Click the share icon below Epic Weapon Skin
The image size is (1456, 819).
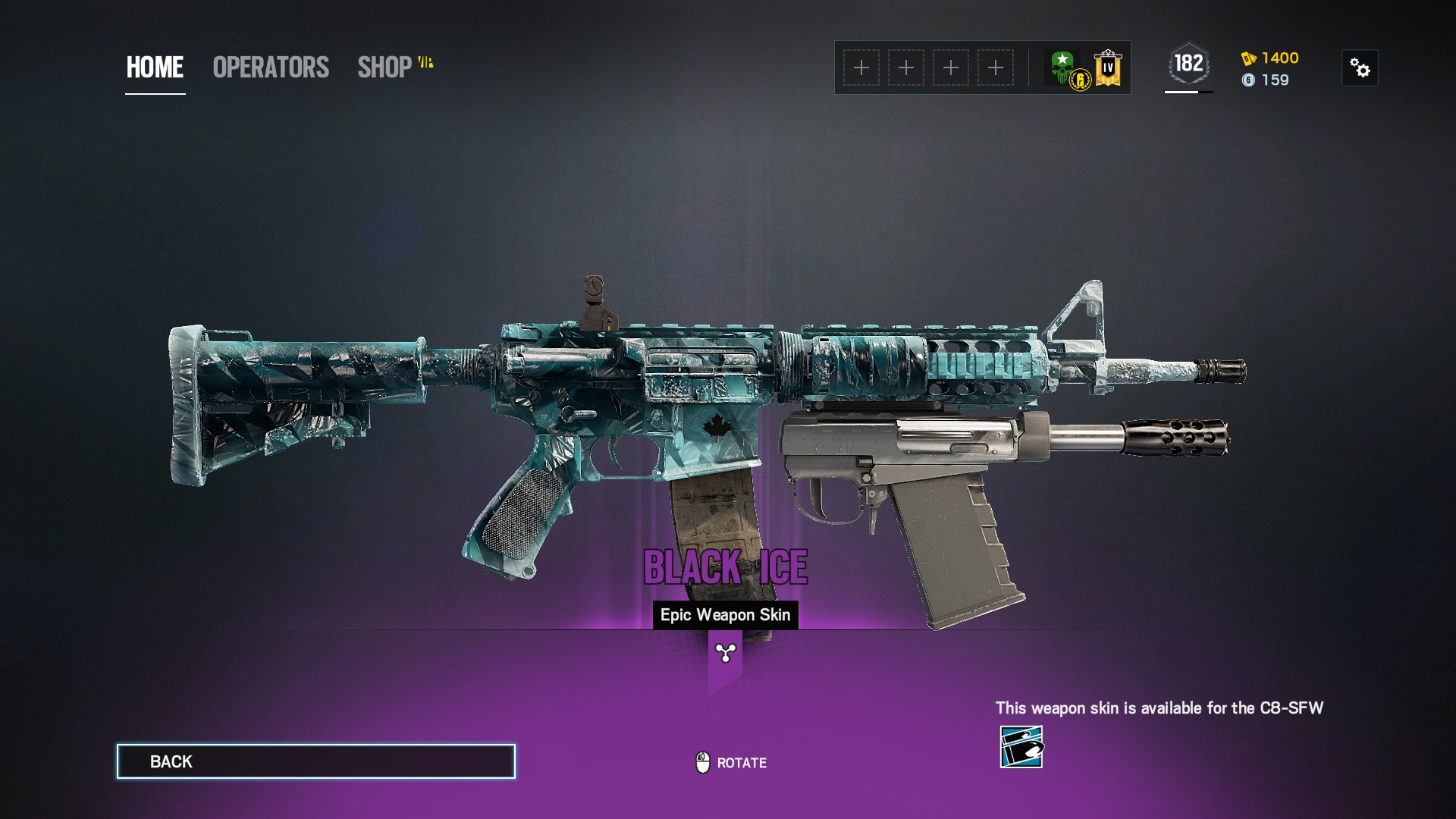[x=725, y=653]
